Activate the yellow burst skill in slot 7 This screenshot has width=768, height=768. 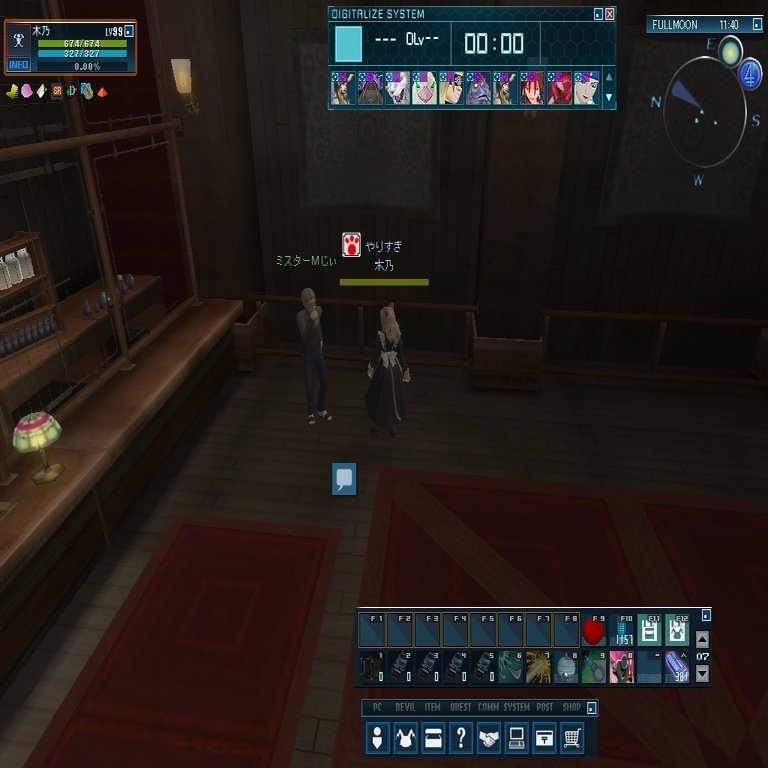coord(539,667)
